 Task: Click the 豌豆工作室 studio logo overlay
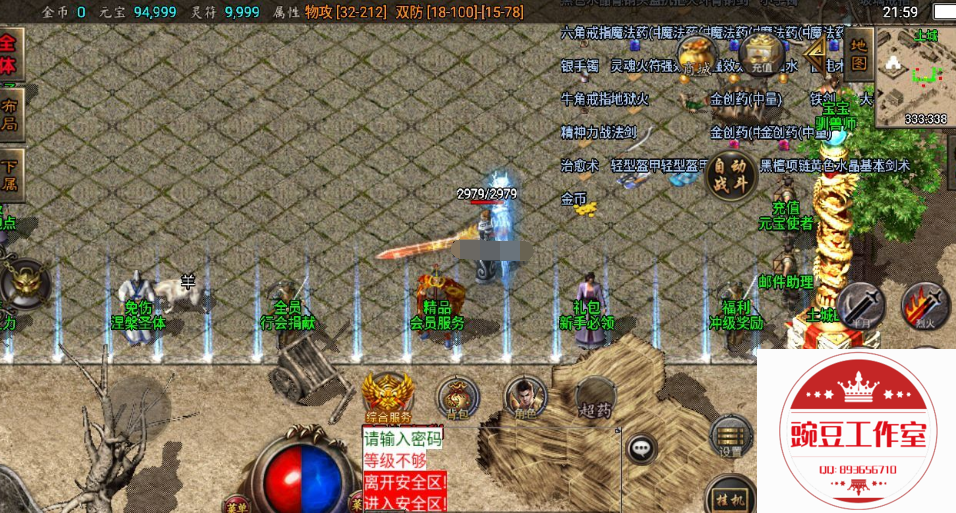point(857,432)
